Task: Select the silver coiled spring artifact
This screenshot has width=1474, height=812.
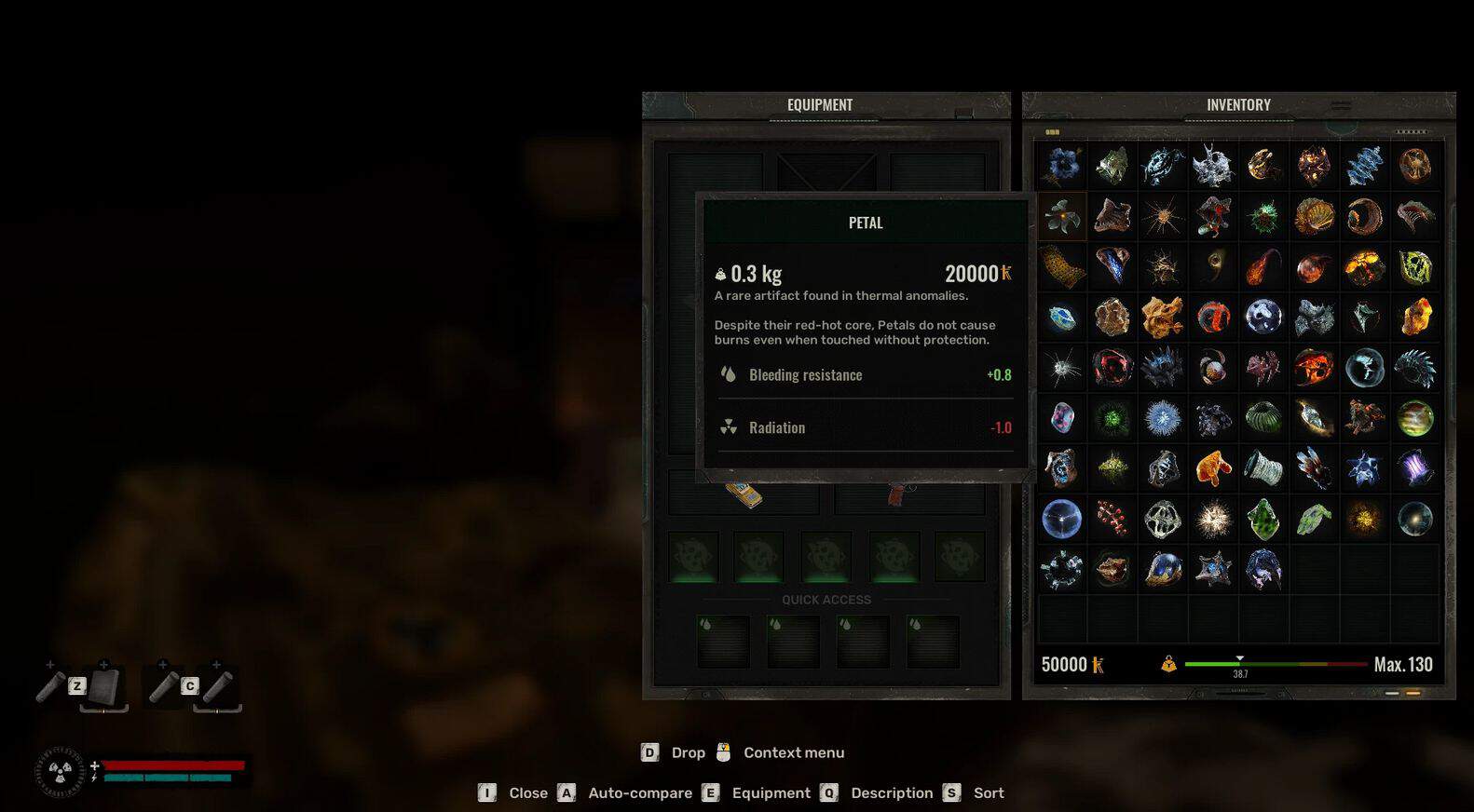Action: (1263, 467)
